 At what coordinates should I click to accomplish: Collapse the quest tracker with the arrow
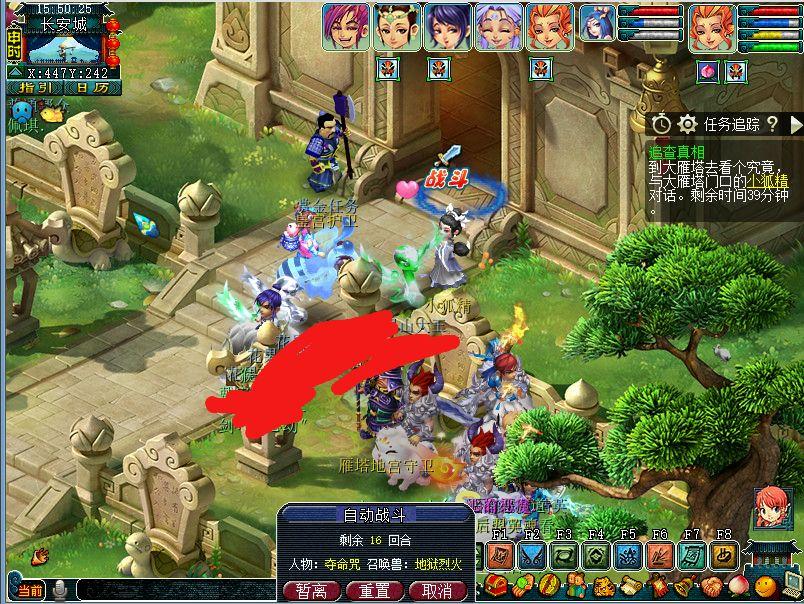pyautogui.click(x=796, y=124)
